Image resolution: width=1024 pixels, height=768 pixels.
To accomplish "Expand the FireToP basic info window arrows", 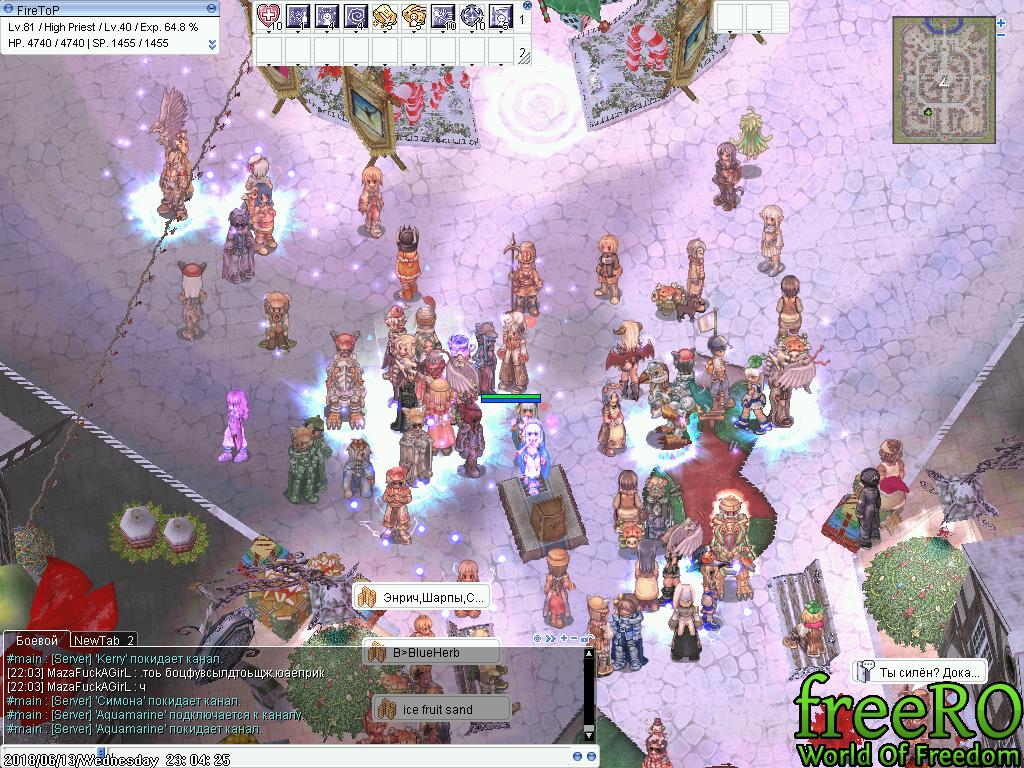I will tap(212, 44).
